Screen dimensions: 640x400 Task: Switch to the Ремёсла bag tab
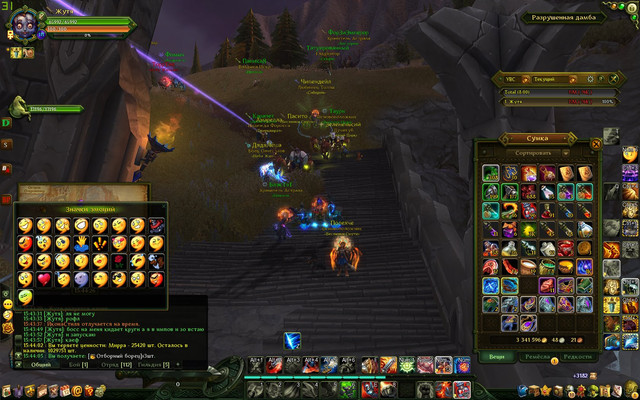click(538, 355)
